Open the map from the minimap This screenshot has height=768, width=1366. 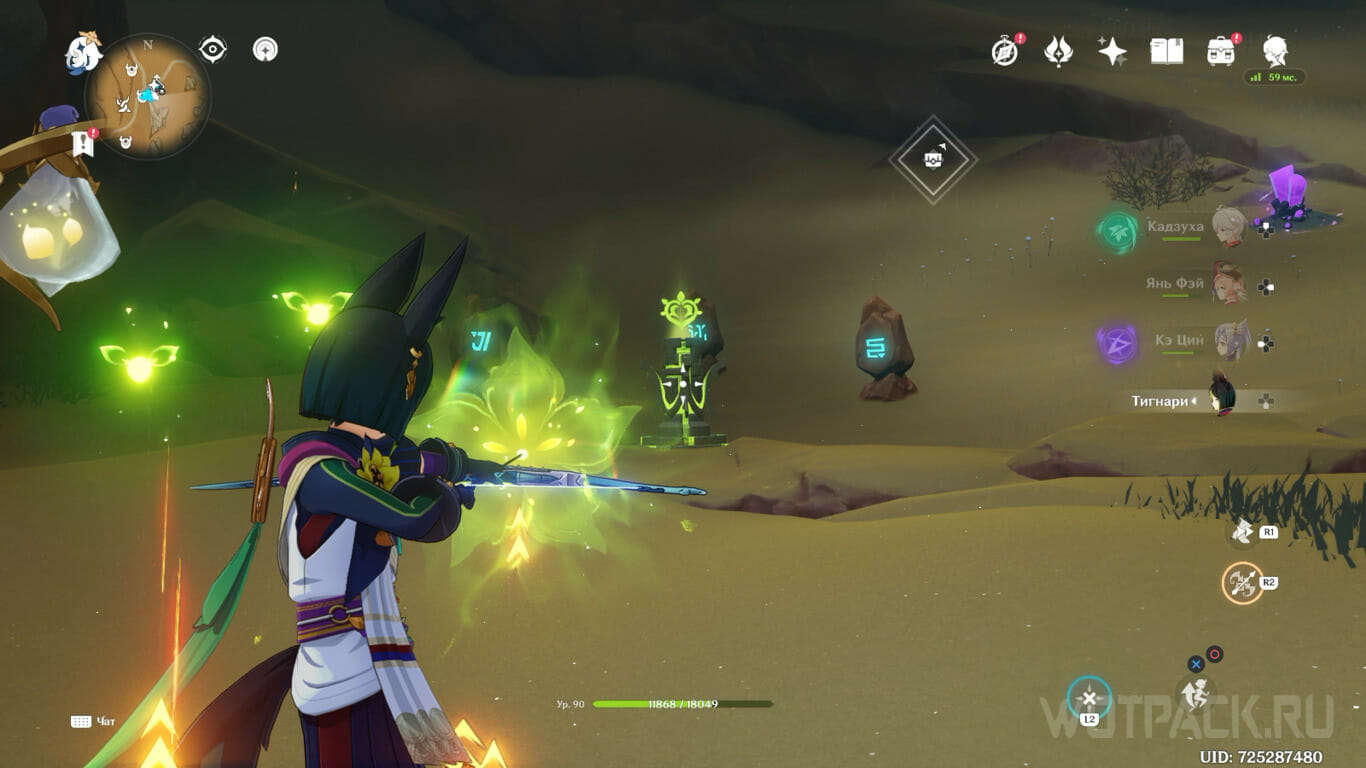click(x=148, y=97)
